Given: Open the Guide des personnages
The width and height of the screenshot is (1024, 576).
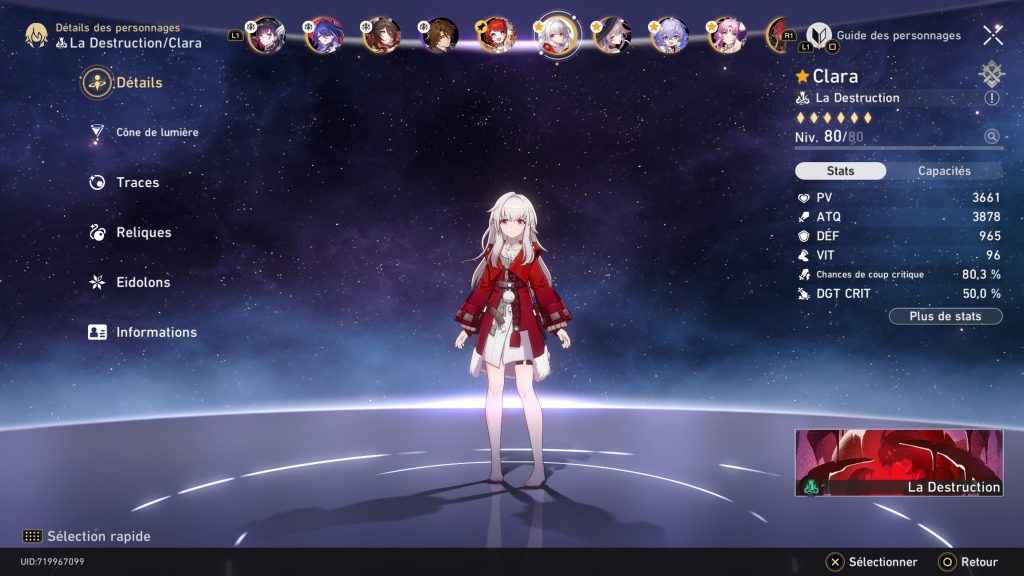Looking at the screenshot, I should (x=898, y=36).
